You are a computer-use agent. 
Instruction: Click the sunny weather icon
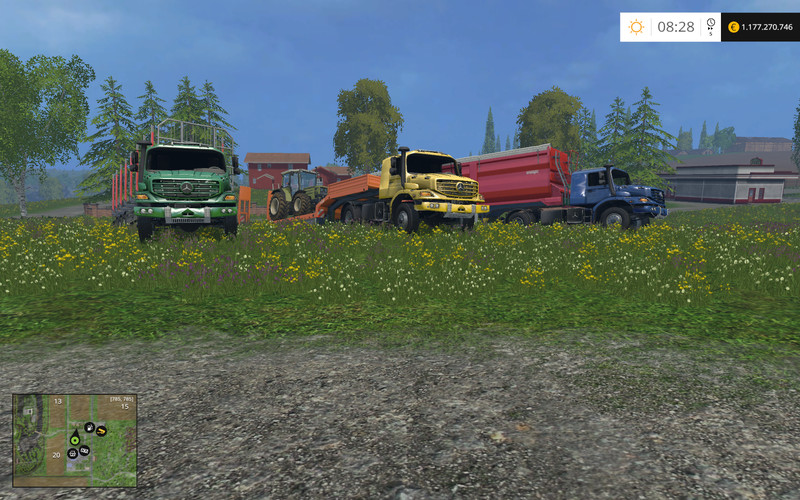637,27
